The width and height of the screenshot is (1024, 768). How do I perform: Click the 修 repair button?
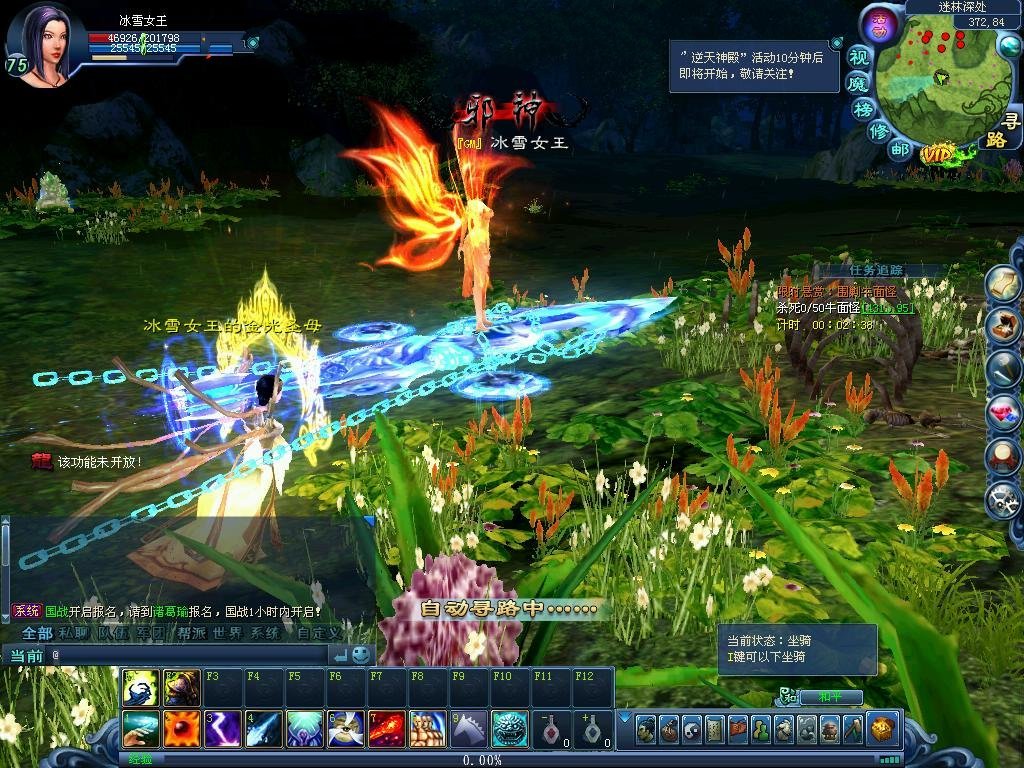878,131
